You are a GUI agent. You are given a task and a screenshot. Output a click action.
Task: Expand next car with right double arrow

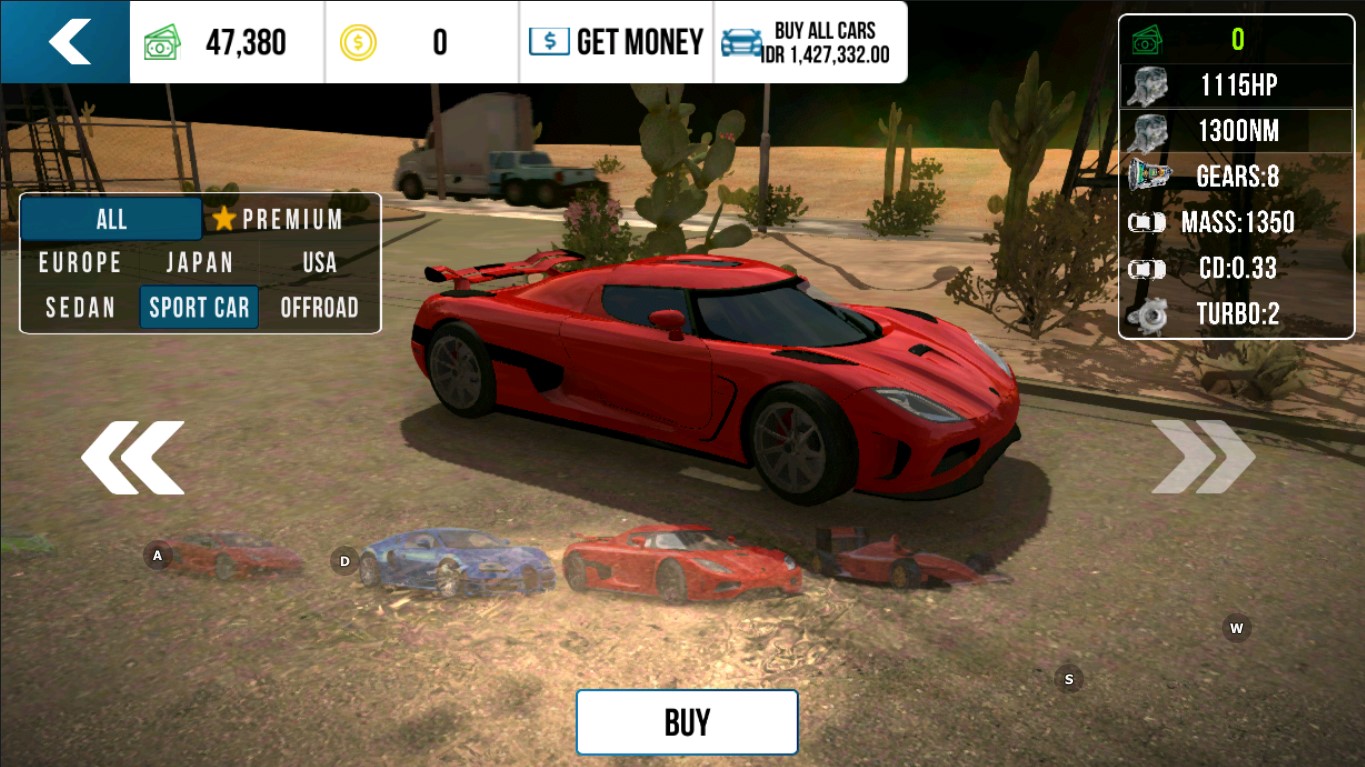(1202, 457)
